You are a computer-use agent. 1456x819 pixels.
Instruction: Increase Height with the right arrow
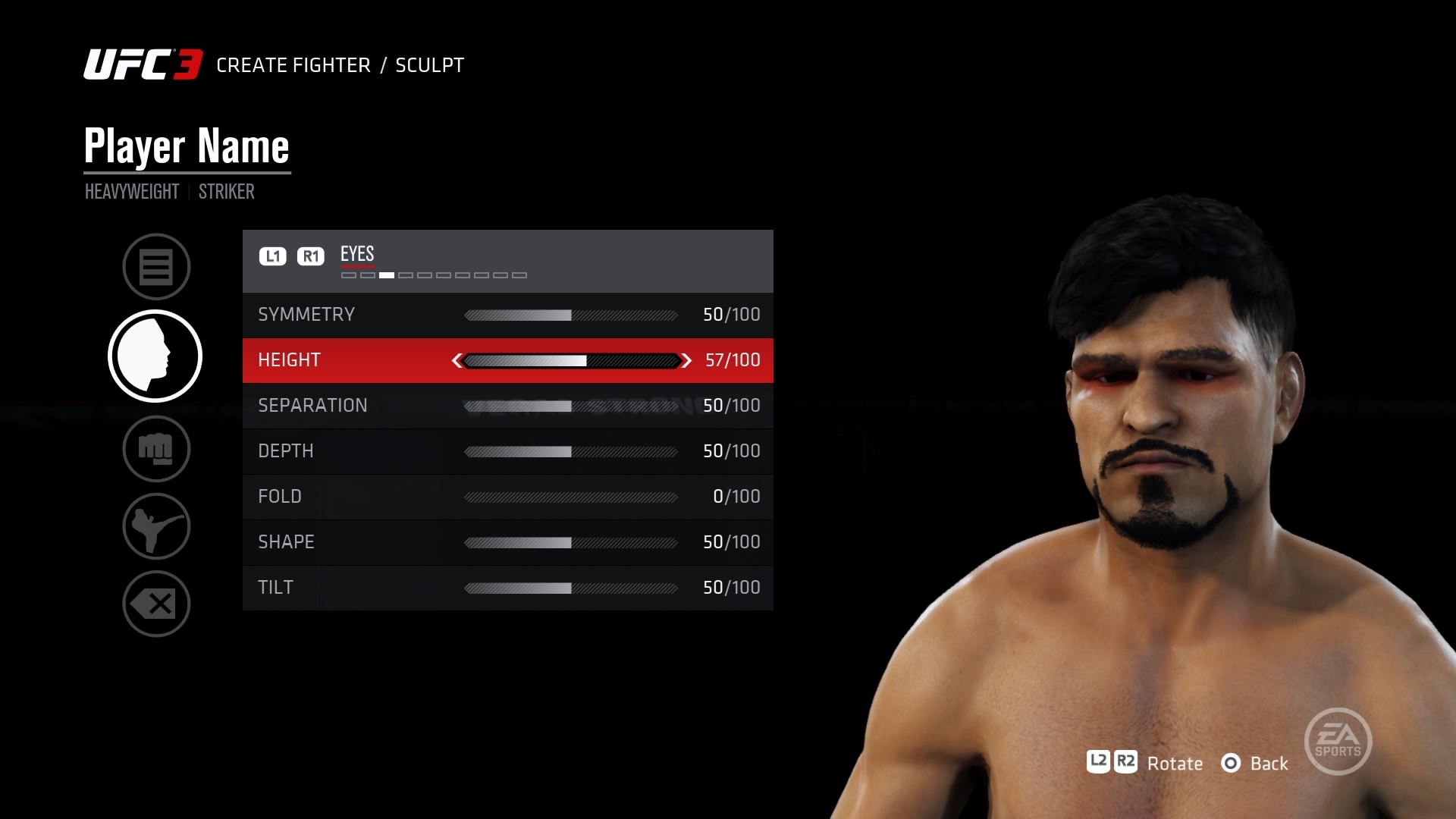point(686,361)
